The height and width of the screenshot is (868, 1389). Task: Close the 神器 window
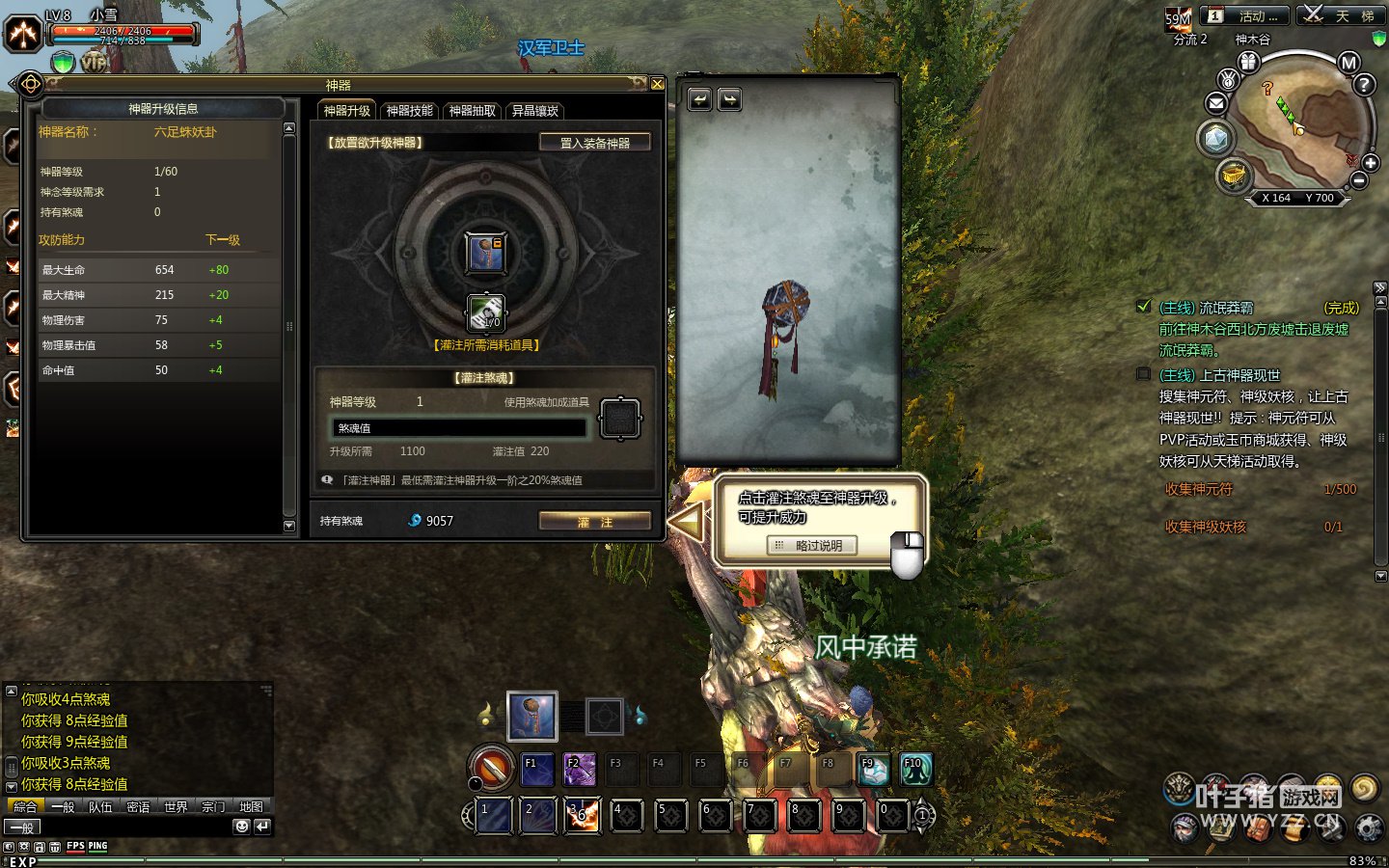[x=657, y=84]
